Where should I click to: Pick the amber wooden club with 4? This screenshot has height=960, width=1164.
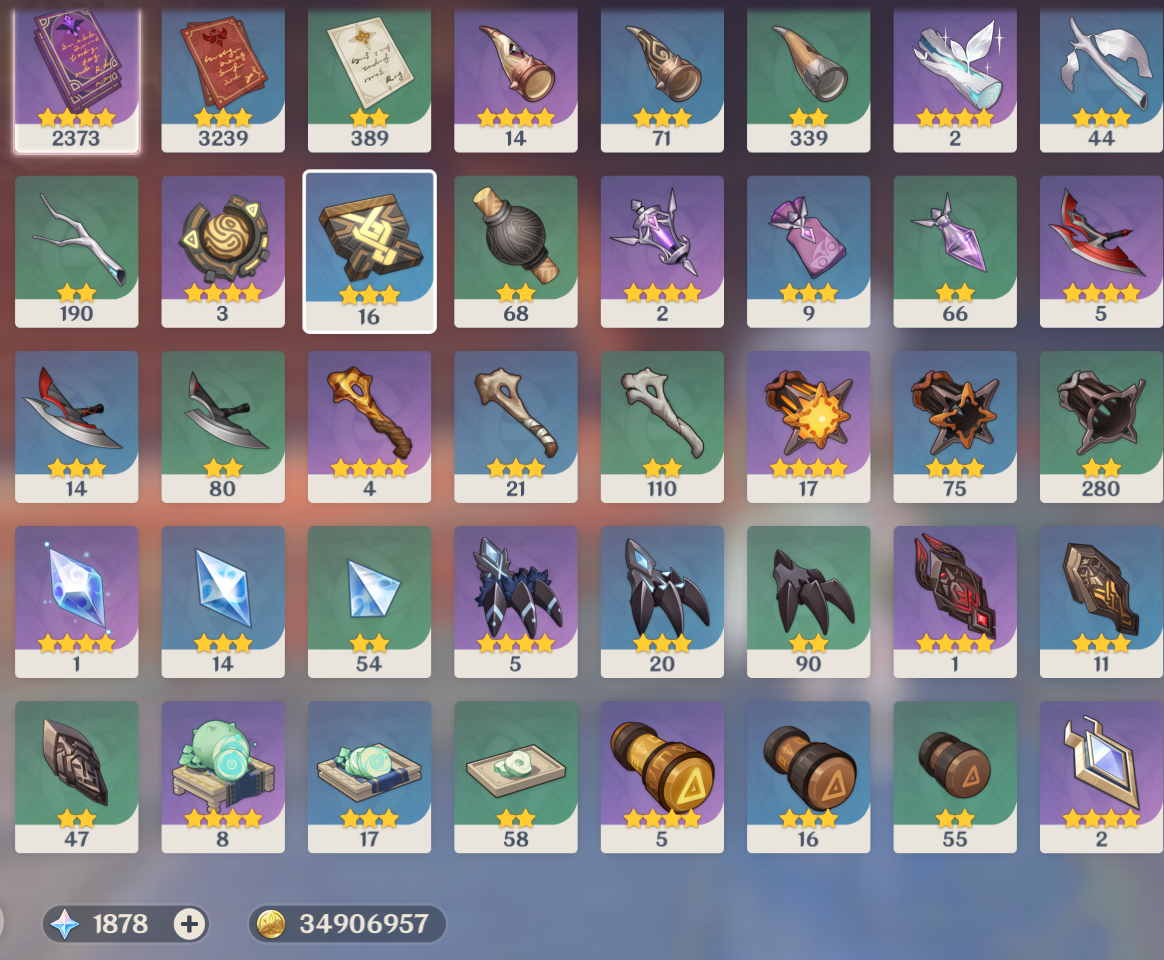pos(369,426)
